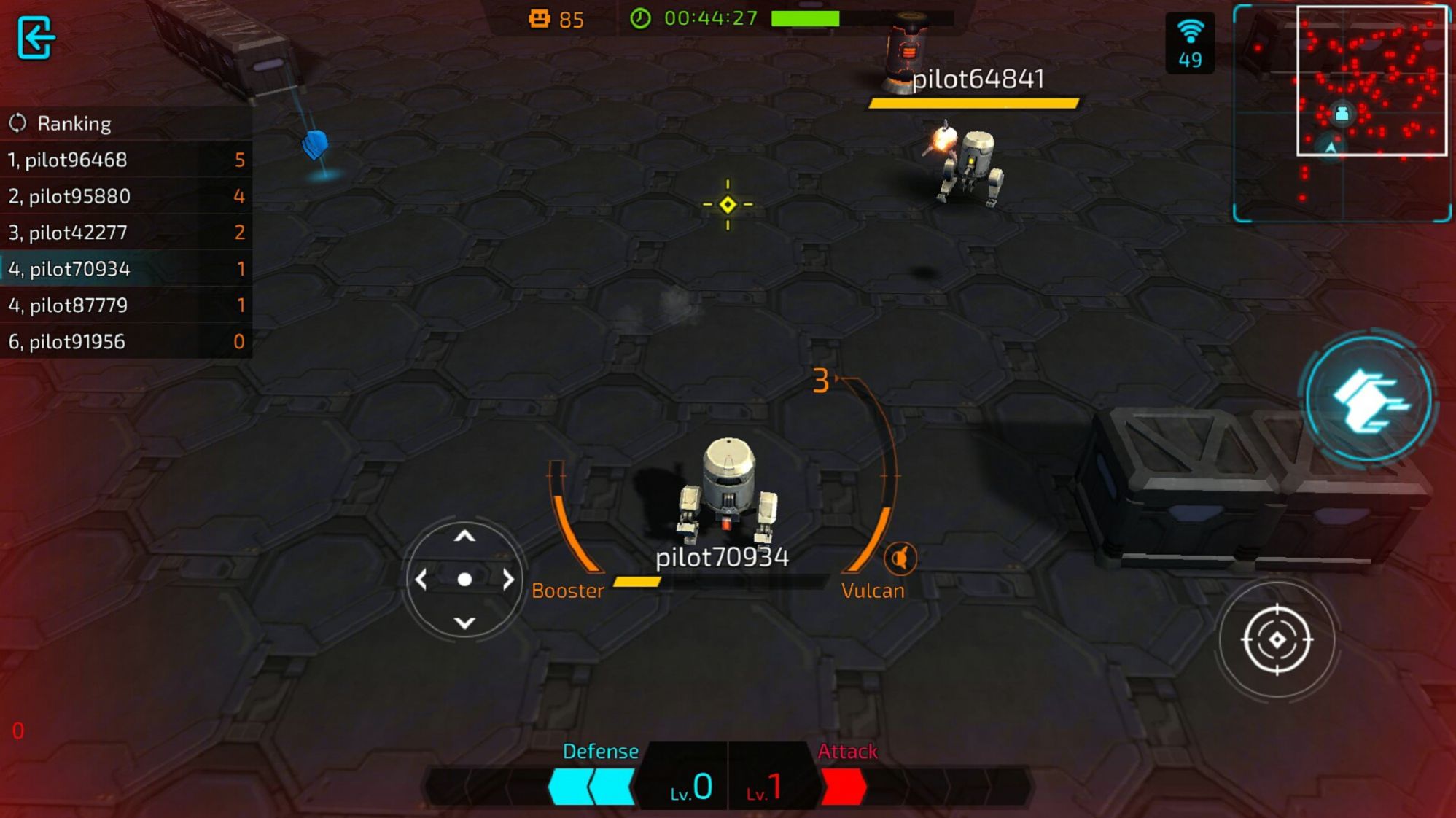Tap the Vulcan weapon icon
This screenshot has width=1456, height=818.
coord(900,558)
